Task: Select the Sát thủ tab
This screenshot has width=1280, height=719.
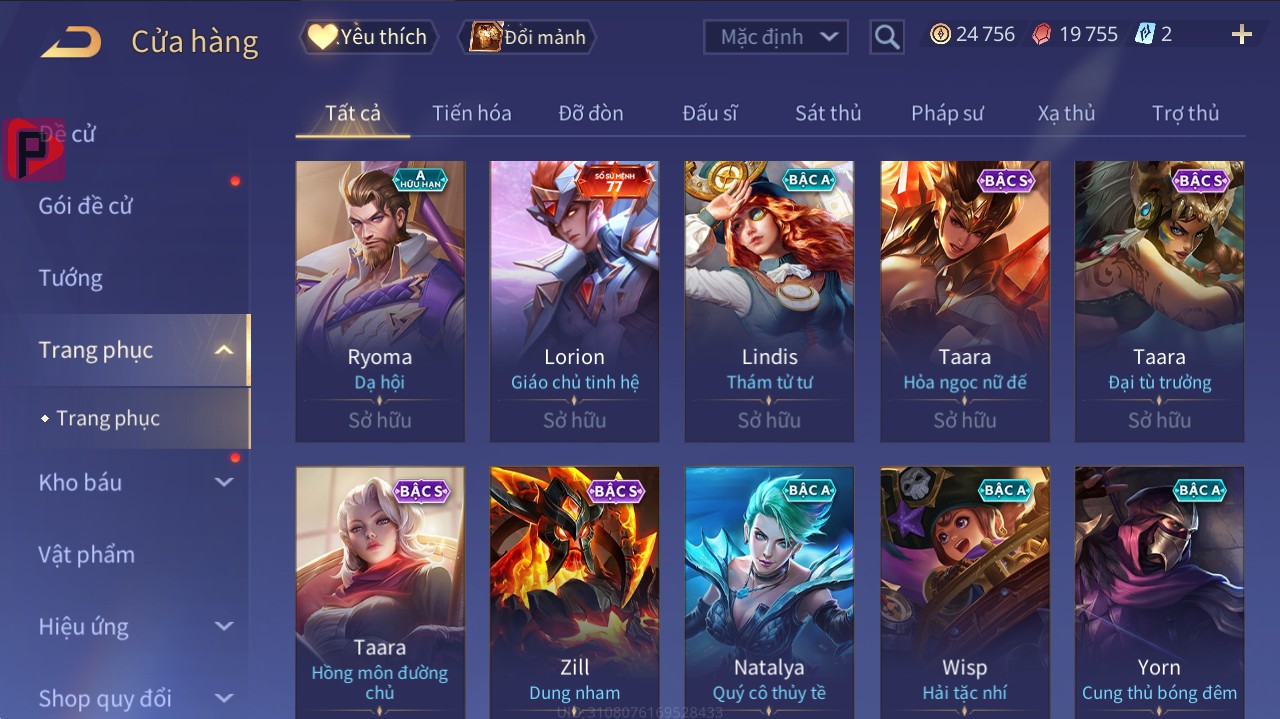Action: [828, 113]
